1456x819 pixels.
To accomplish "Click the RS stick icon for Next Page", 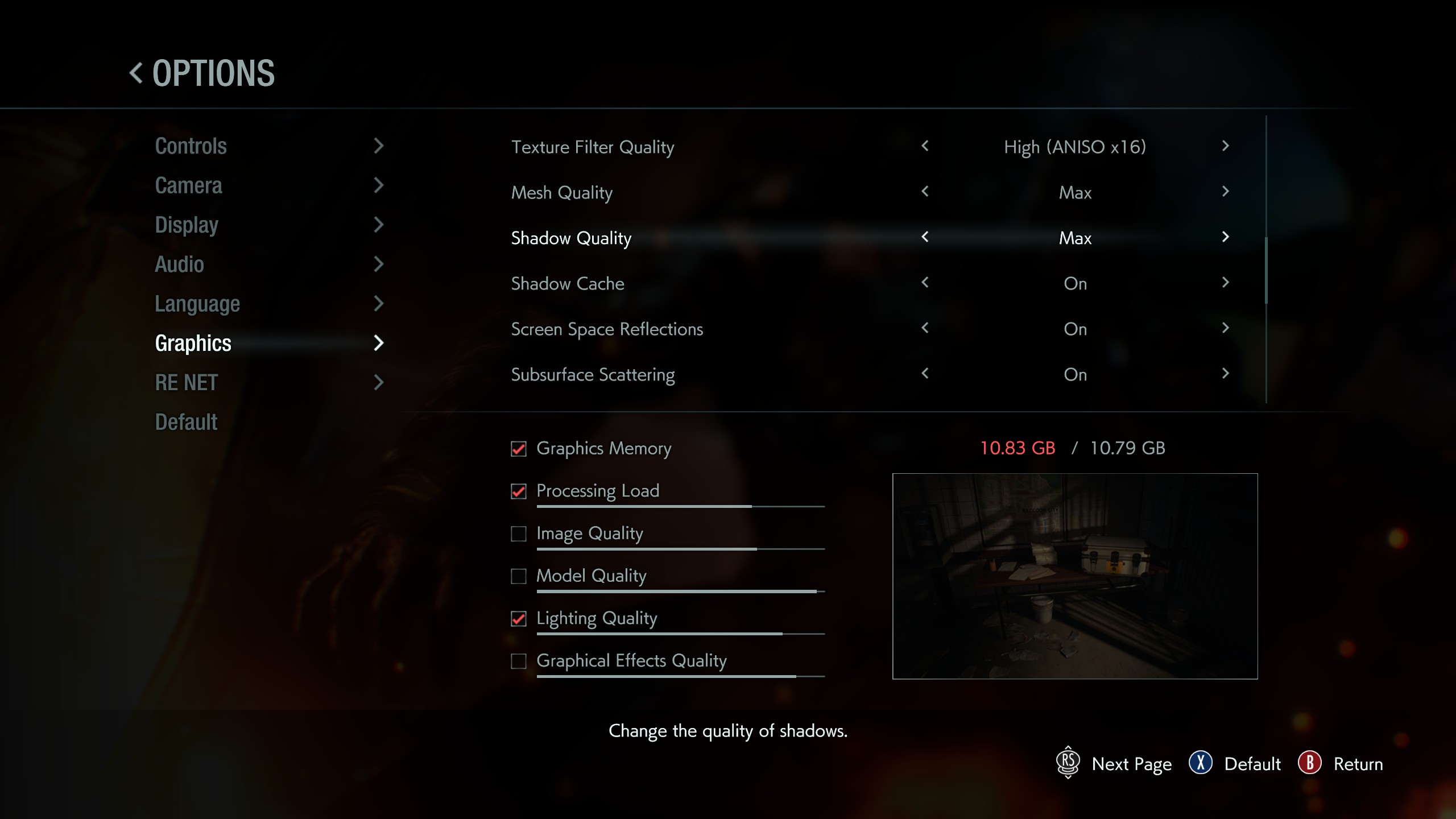I will 1068,764.
